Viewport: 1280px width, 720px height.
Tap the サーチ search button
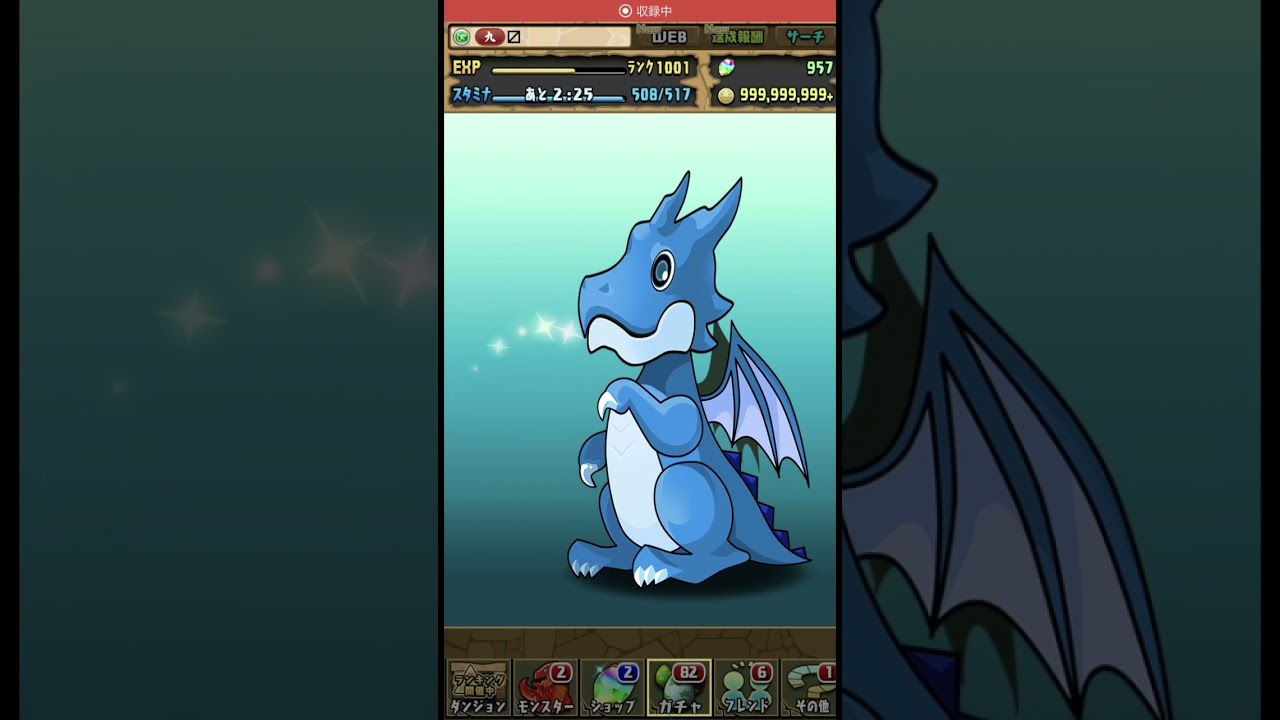click(x=805, y=37)
